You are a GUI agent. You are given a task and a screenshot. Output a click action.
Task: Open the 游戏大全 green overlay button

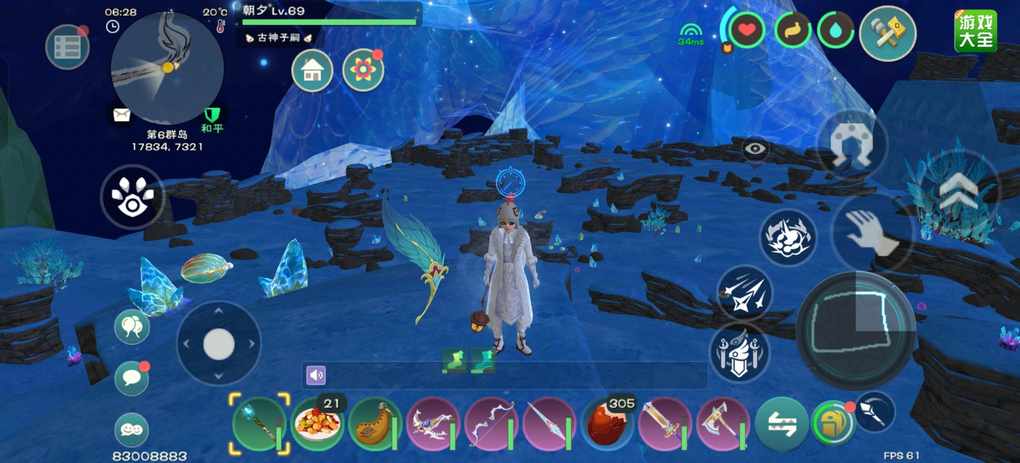tap(974, 31)
